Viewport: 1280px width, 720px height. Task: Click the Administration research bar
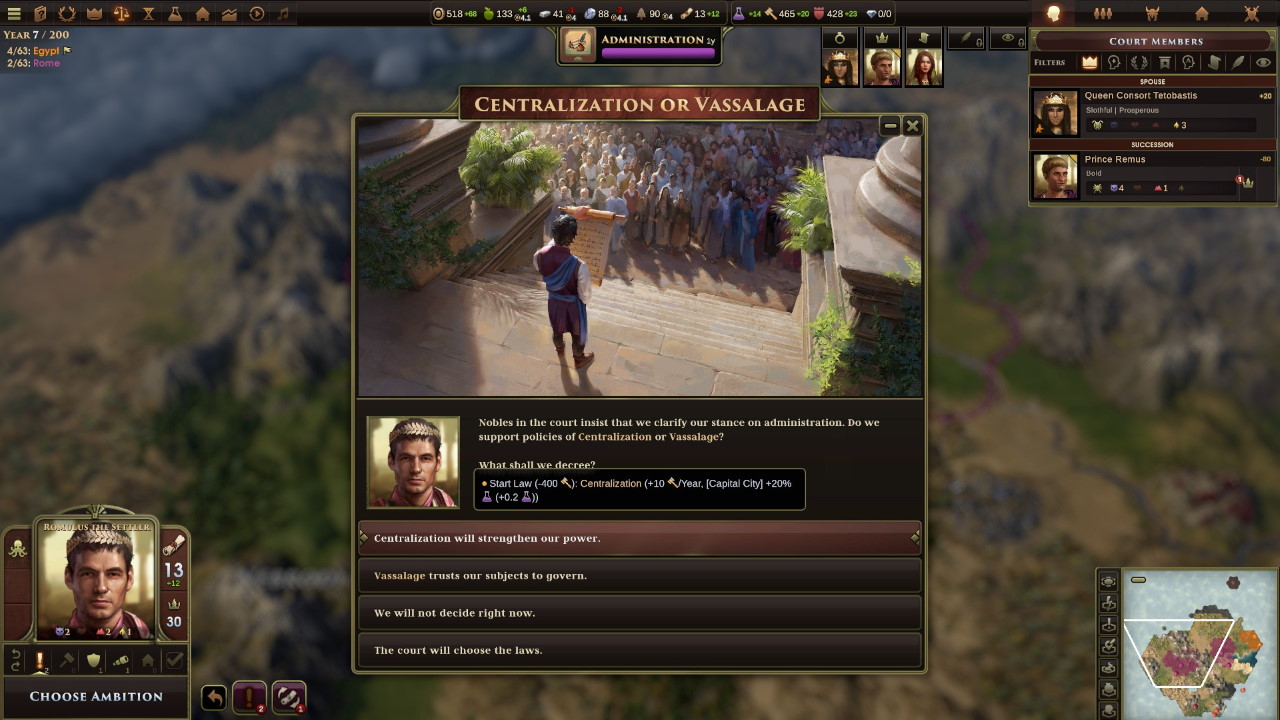pos(640,45)
